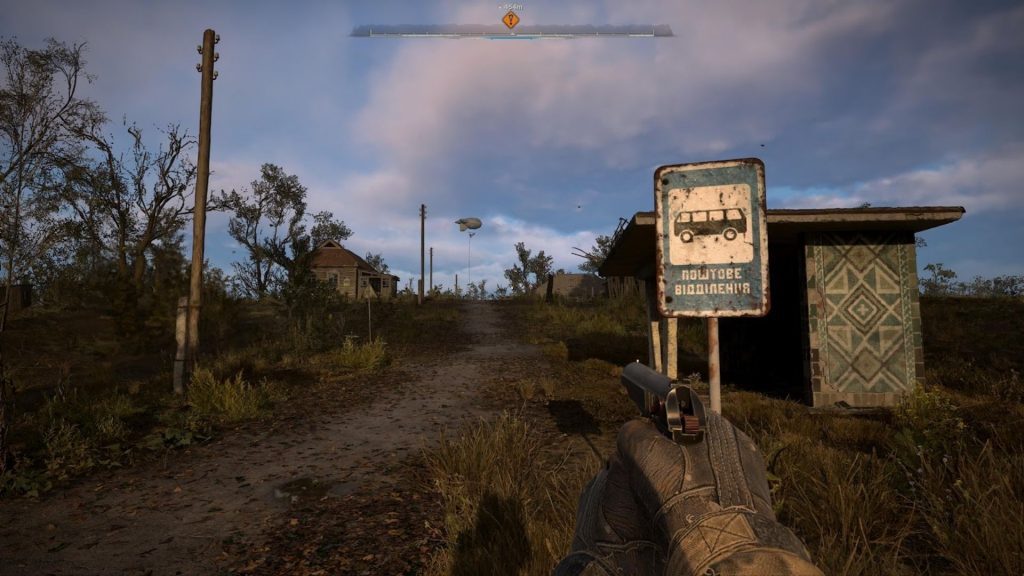This screenshot has width=1024, height=576.
Task: Select the compass bar at the top
Action: tap(511, 32)
